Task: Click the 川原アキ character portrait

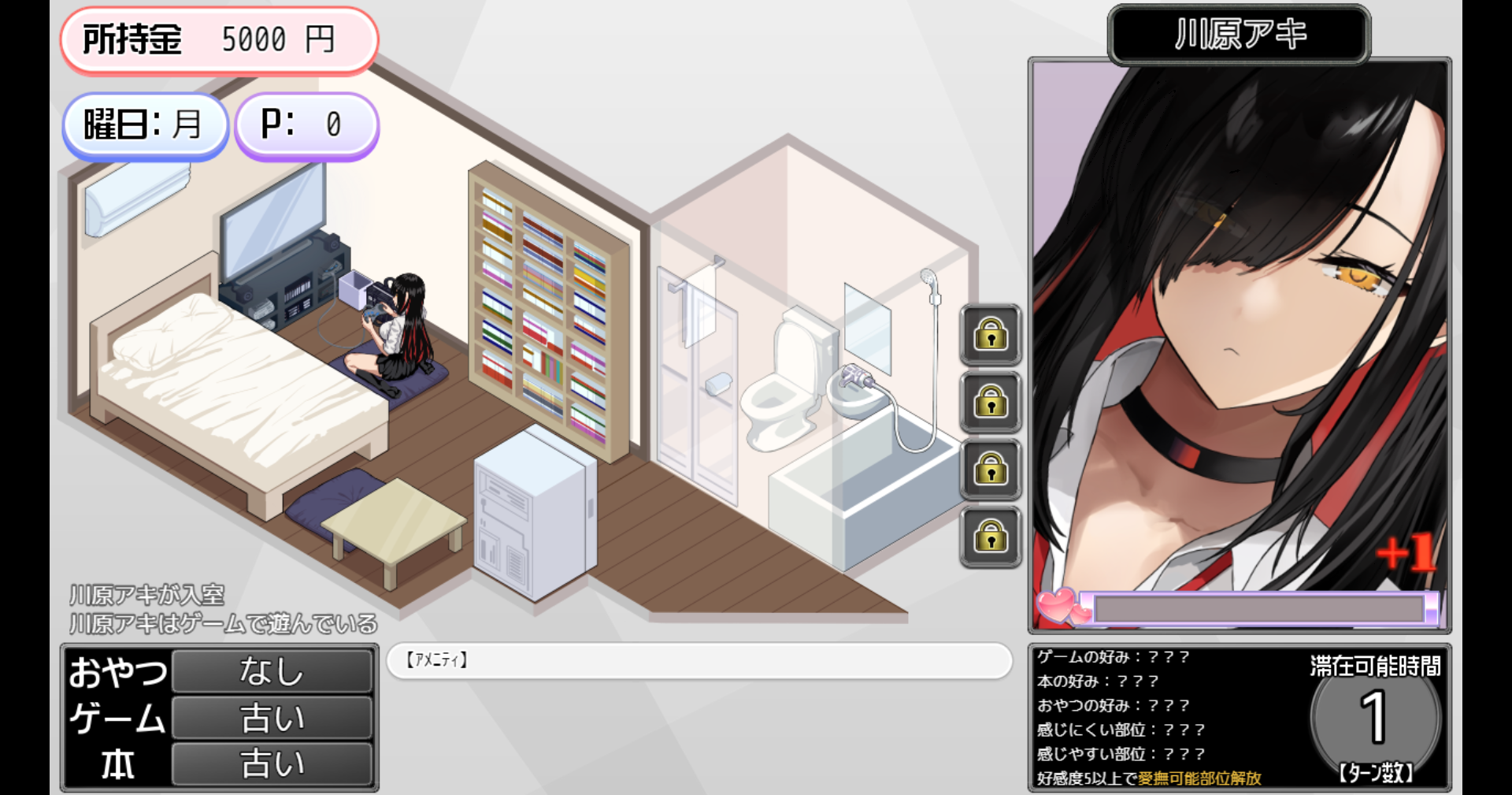Action: tap(1239, 331)
